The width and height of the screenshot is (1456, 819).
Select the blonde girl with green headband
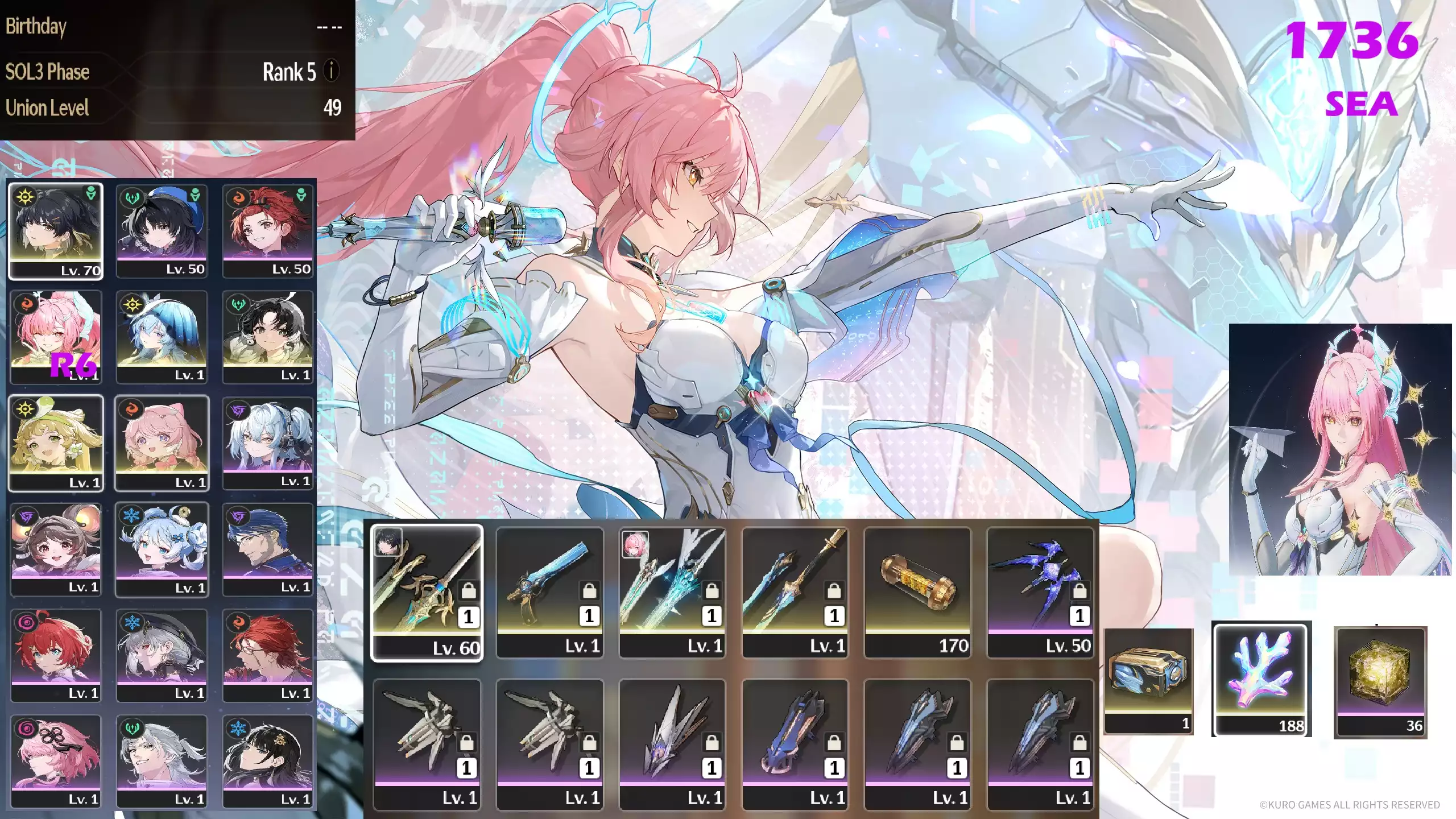[56, 442]
